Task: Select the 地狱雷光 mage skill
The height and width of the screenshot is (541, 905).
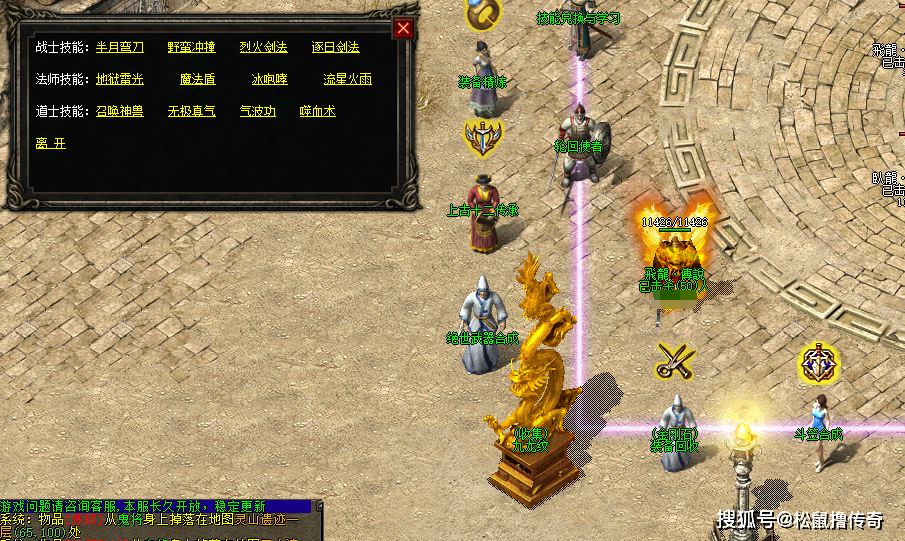Action: (120, 79)
